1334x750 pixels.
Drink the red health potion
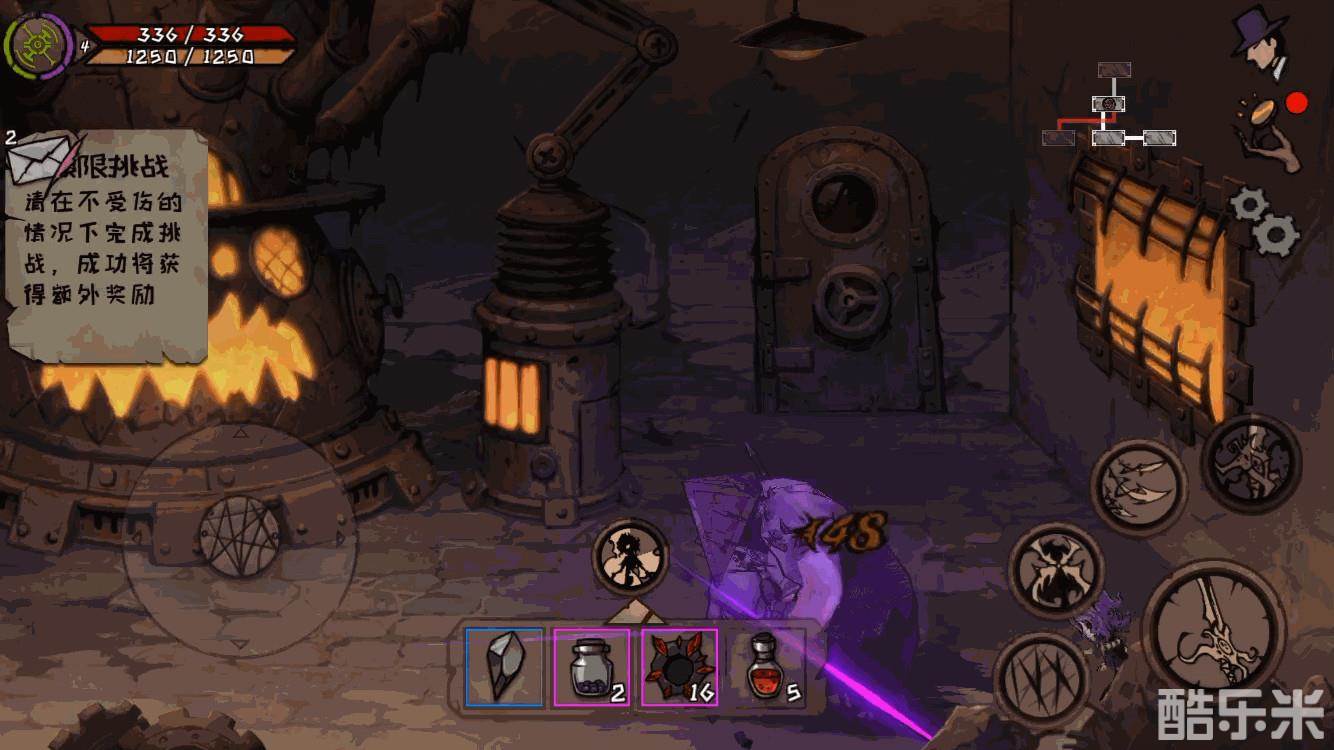[x=765, y=667]
